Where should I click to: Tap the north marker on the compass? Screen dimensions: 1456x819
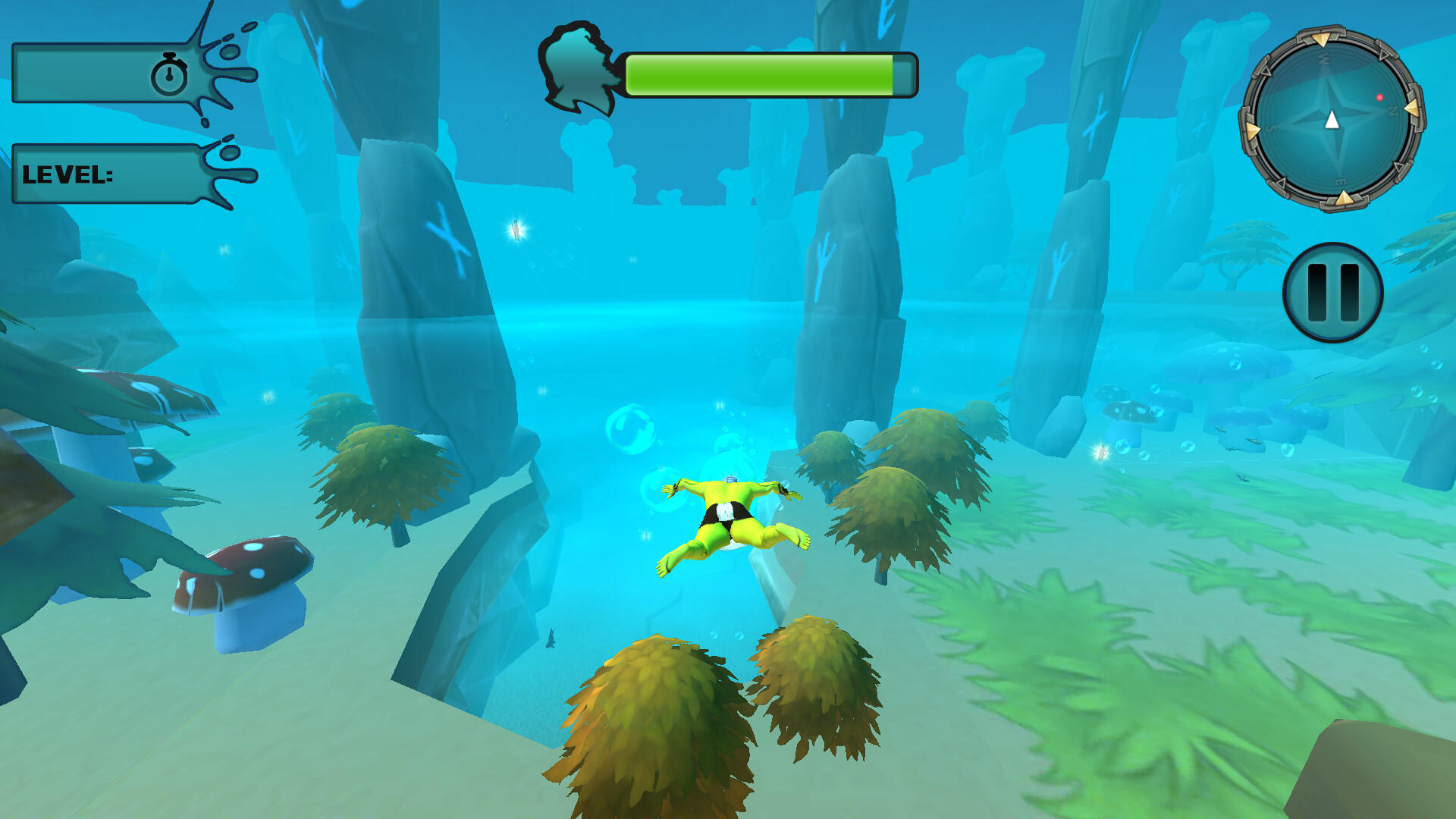coord(1393,109)
